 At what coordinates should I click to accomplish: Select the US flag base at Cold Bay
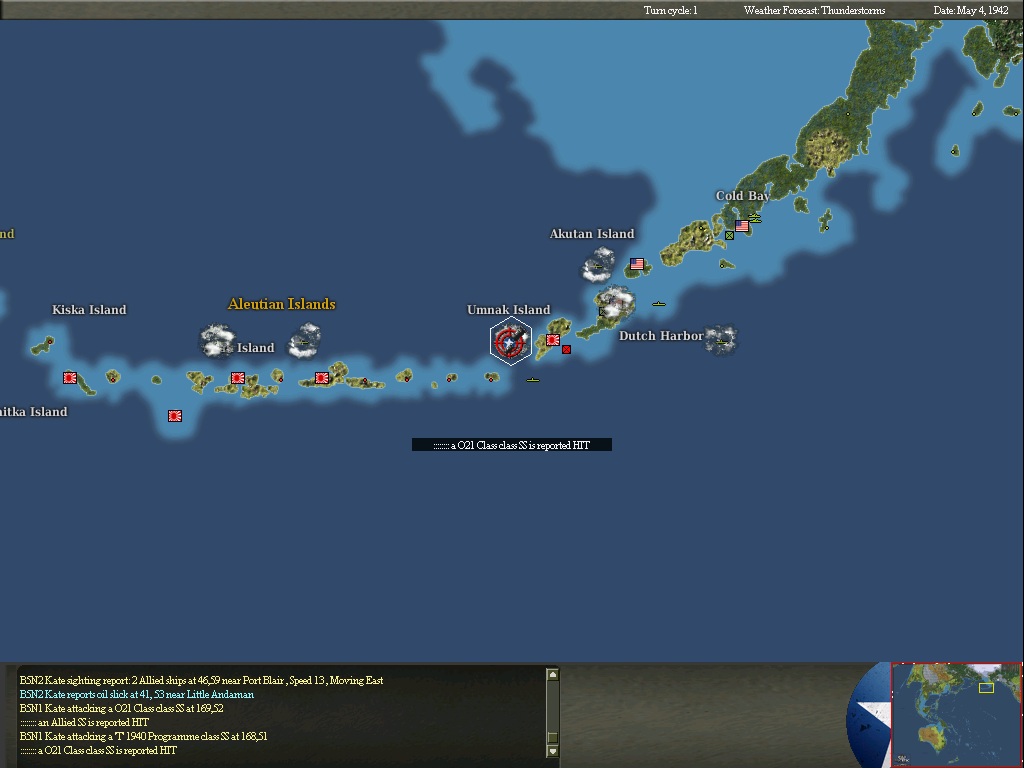point(742,226)
